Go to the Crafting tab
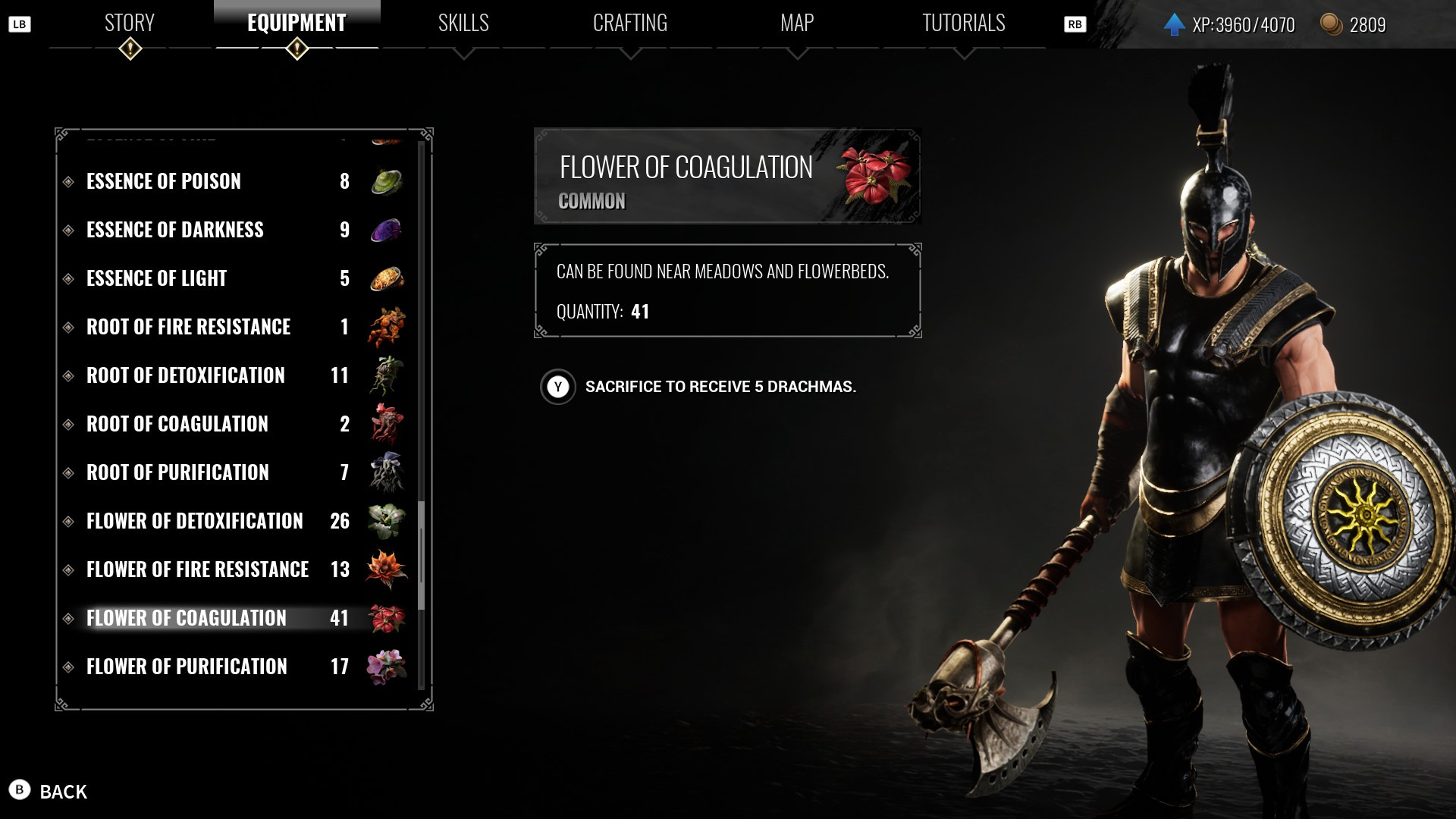Viewport: 1456px width, 819px height. [630, 24]
